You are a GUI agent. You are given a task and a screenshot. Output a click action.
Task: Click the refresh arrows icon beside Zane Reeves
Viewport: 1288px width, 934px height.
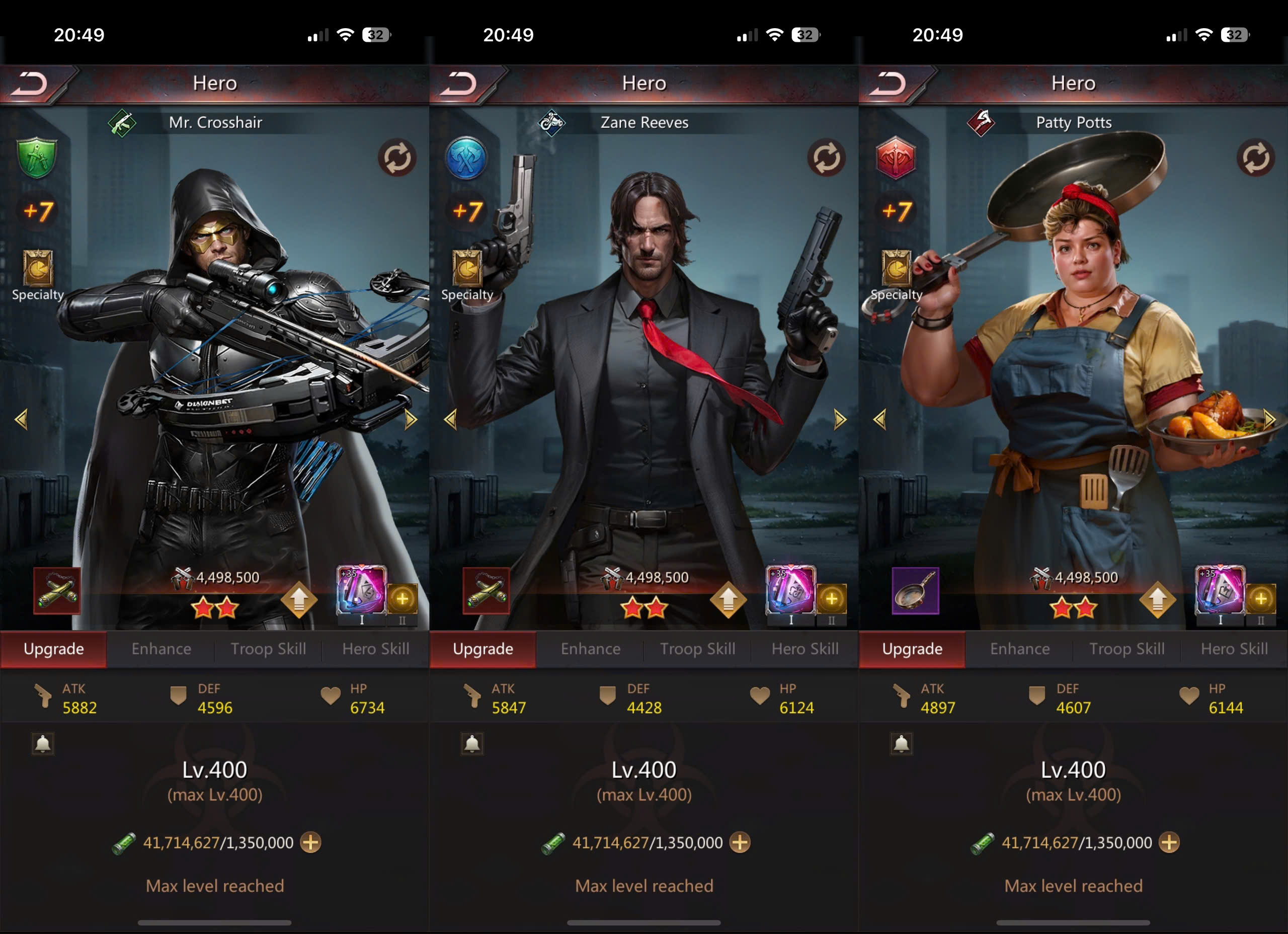[826, 158]
